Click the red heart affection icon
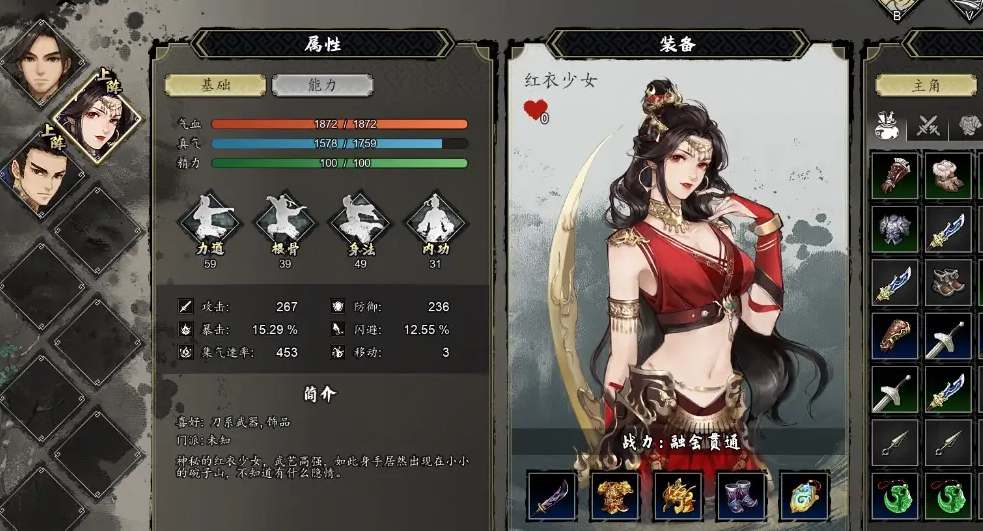Image resolution: width=983 pixels, height=531 pixels. (535, 109)
